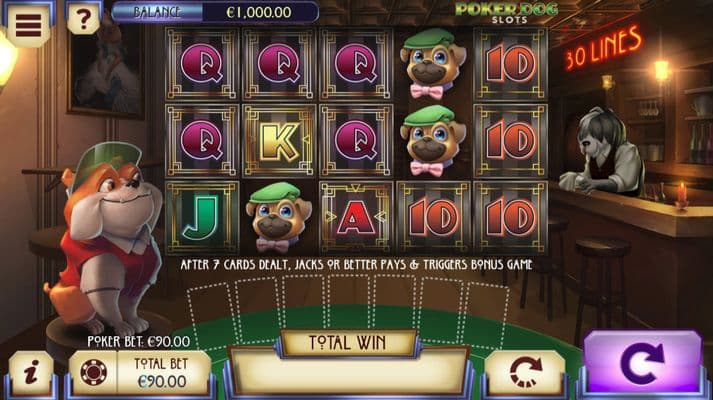Open the info paytable button

pyautogui.click(x=30, y=372)
